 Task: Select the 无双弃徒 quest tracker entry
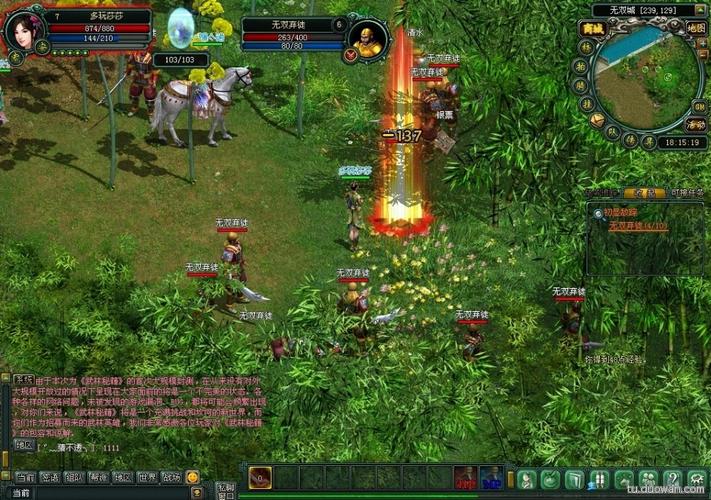[x=638, y=226]
